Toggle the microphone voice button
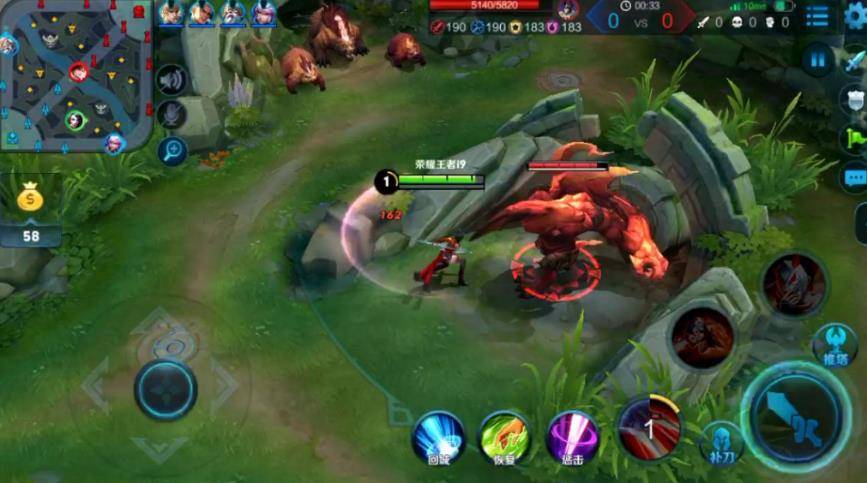 point(172,114)
